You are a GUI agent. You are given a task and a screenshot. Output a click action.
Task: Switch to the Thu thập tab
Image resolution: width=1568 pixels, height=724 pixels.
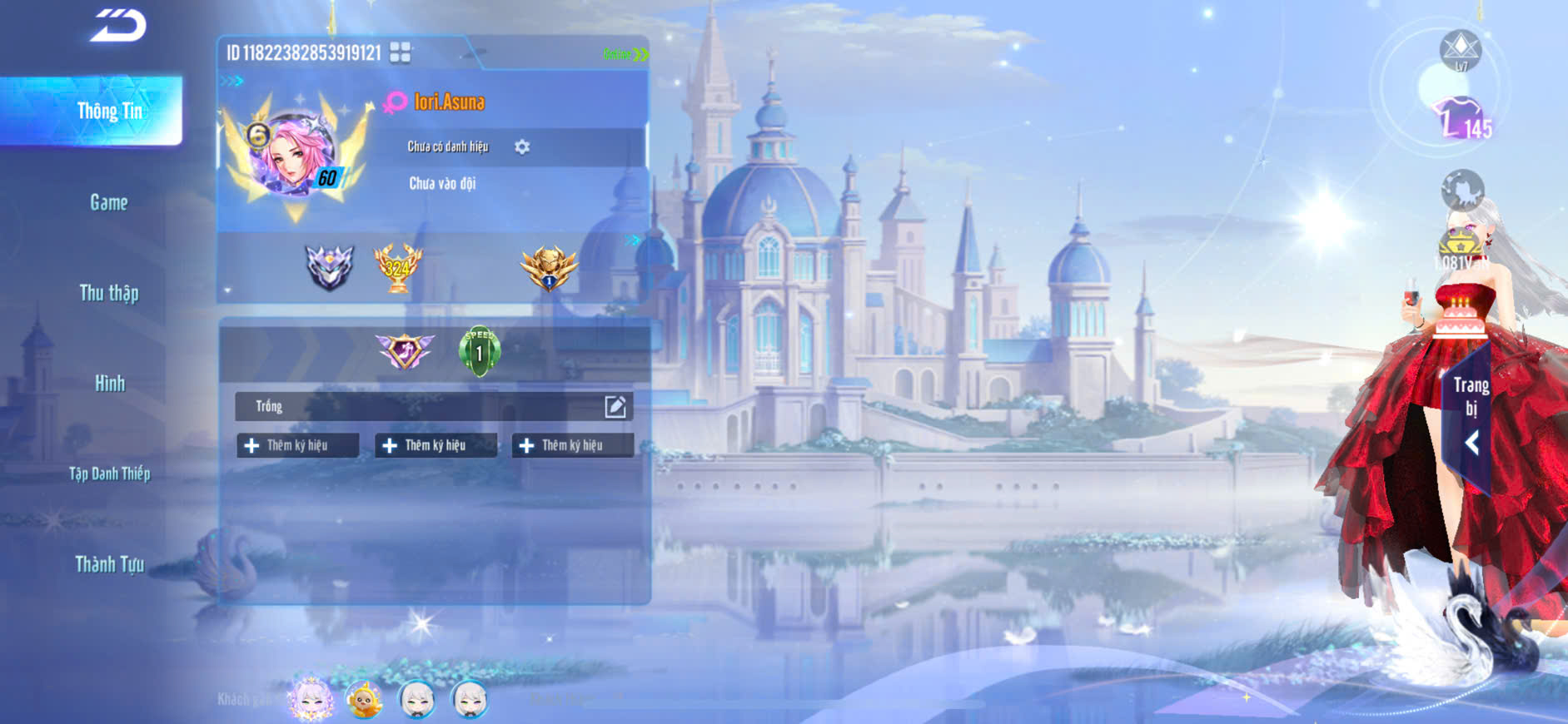(x=108, y=293)
